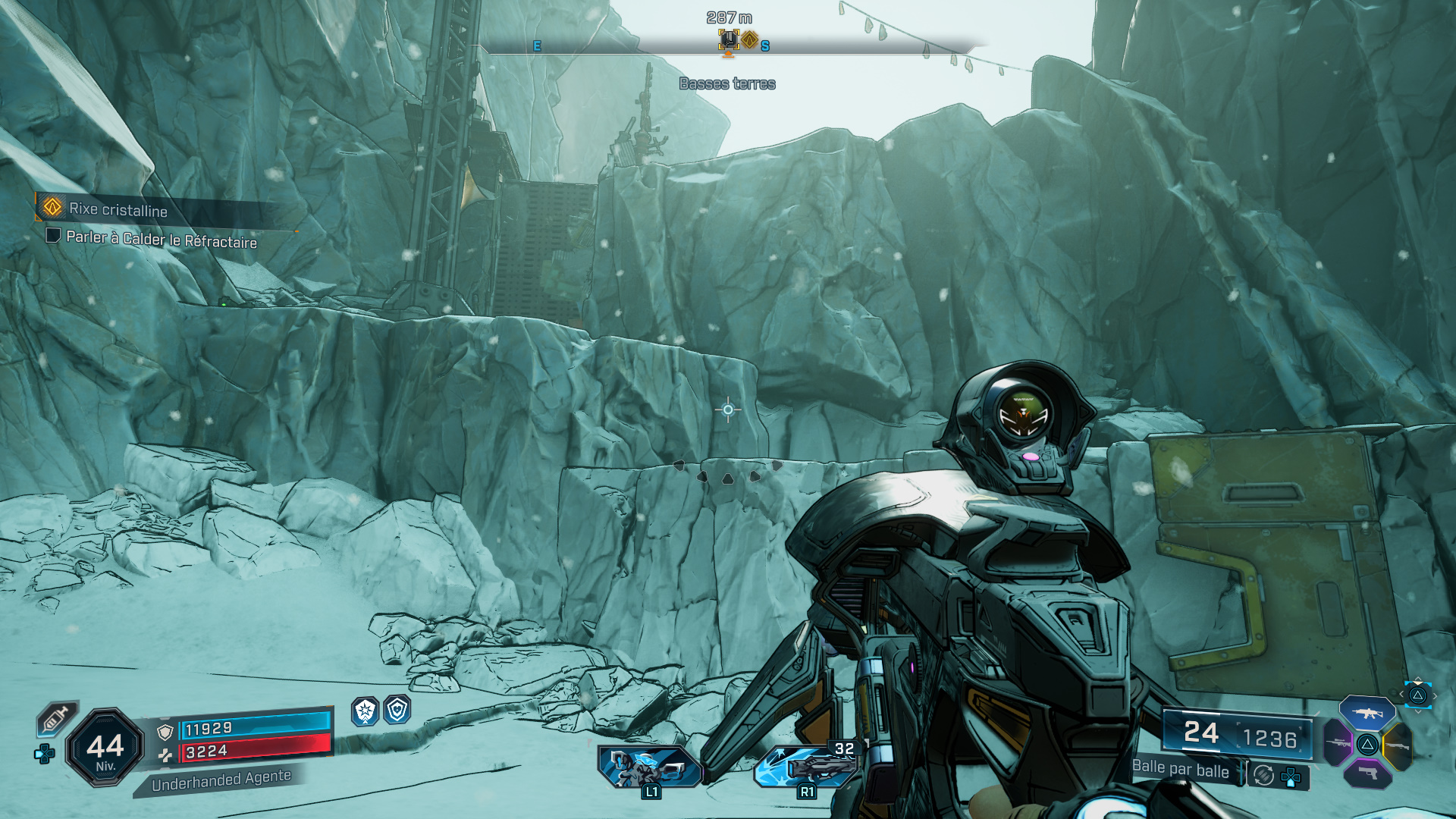Equip the shotgun weapon slot
1456x819 pixels.
pos(1398,745)
